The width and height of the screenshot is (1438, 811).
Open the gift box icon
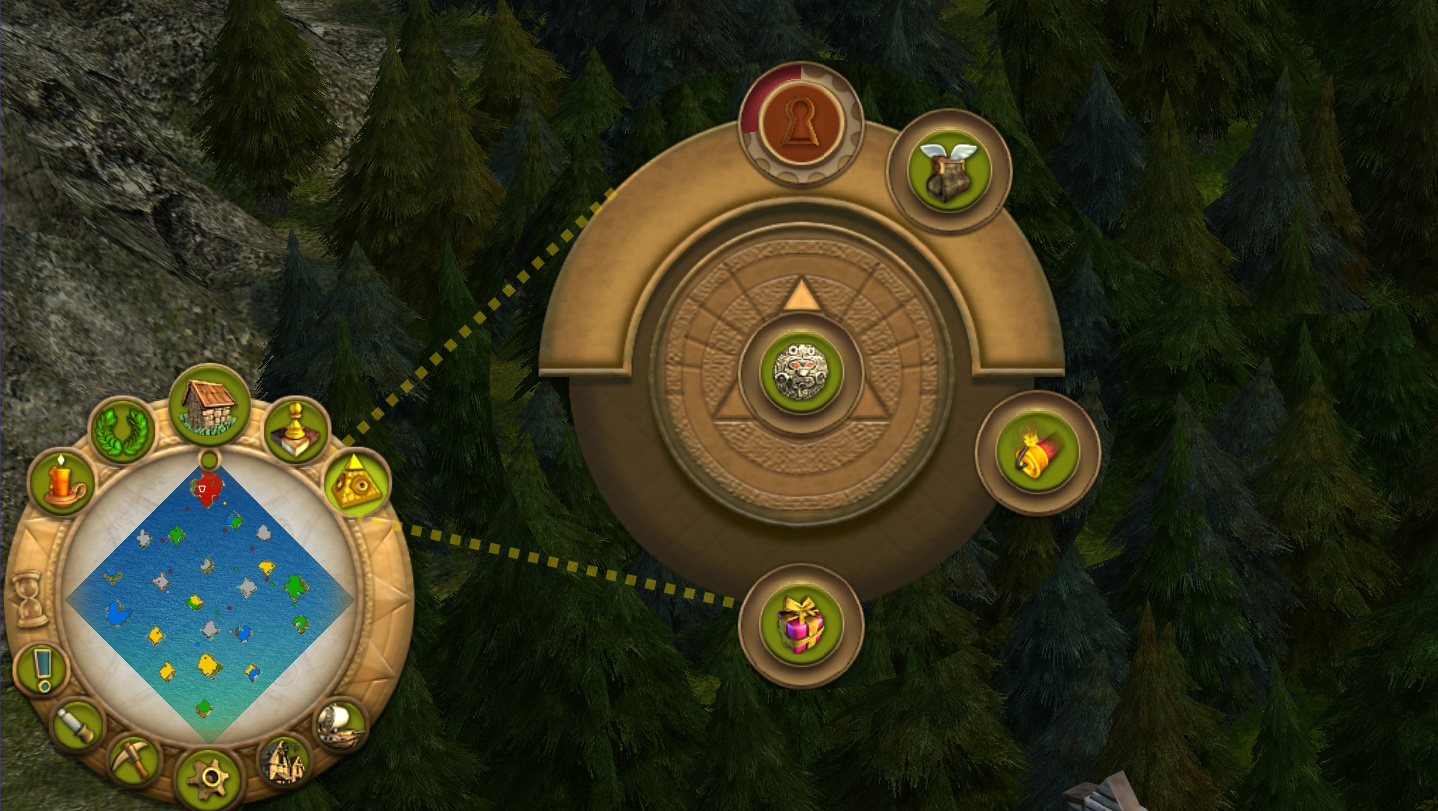click(801, 626)
